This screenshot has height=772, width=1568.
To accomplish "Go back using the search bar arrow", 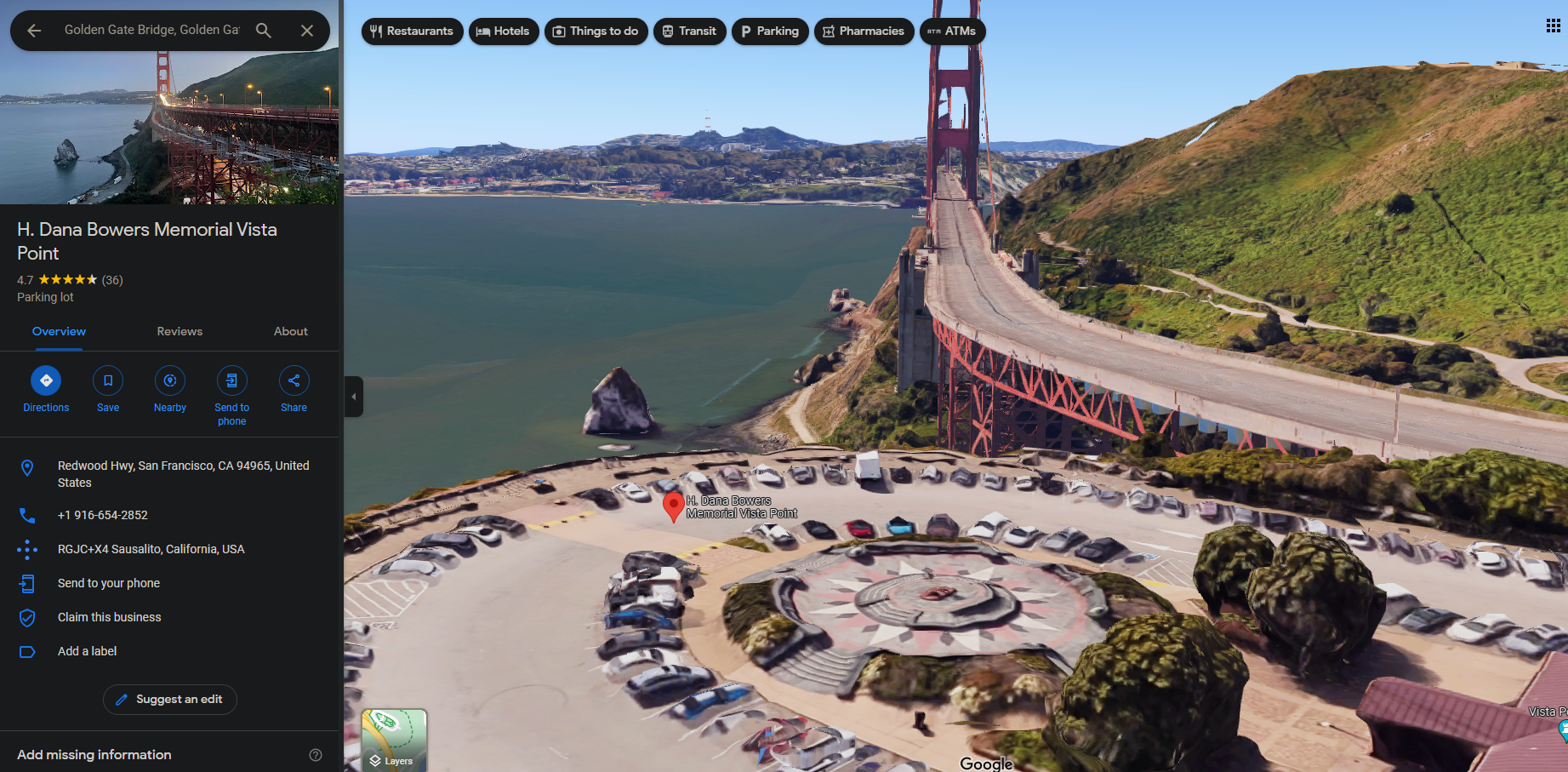I will pyautogui.click(x=34, y=31).
